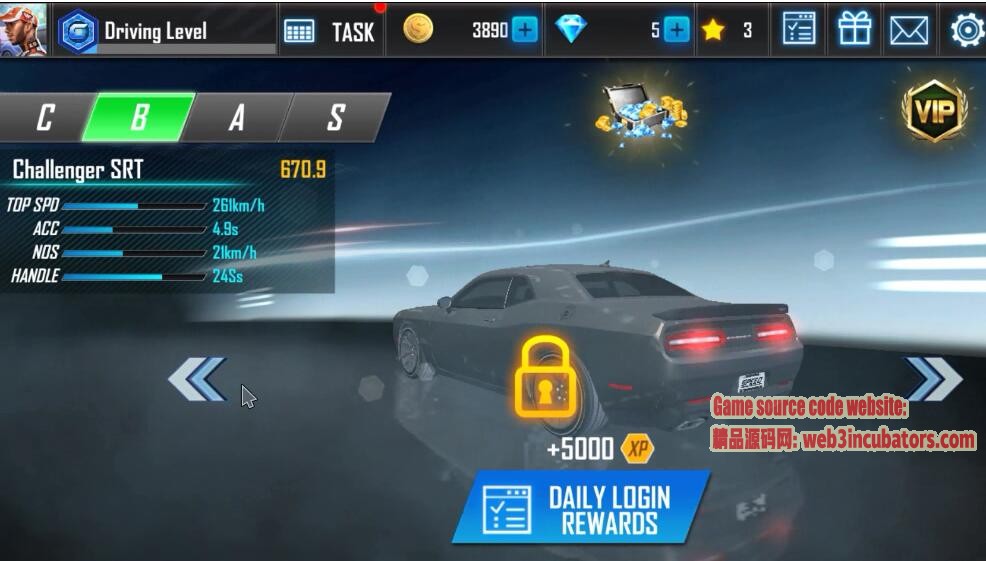This screenshot has height=561, width=986.
Task: Click the Driving Level badge
Action: click(77, 32)
